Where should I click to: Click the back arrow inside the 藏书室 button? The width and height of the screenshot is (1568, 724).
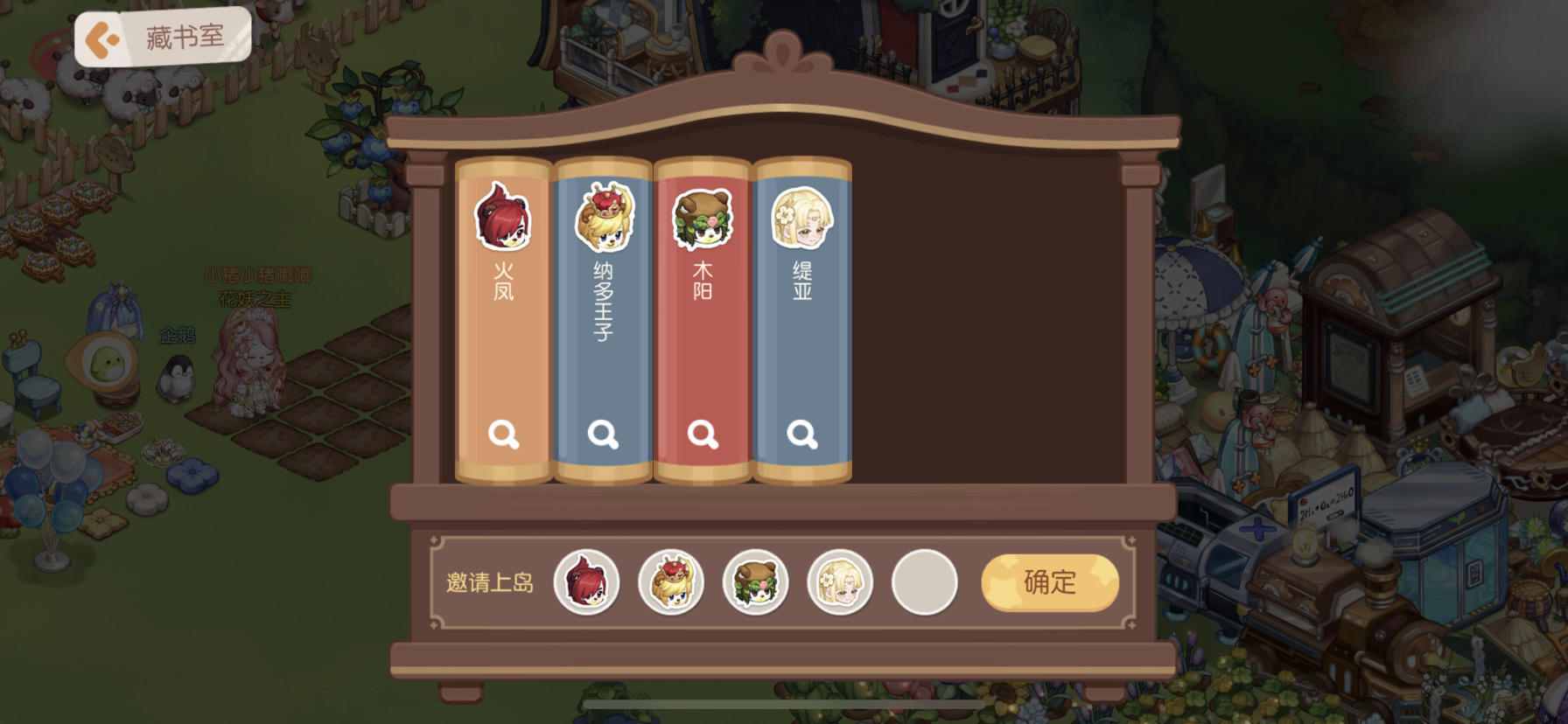(x=101, y=37)
